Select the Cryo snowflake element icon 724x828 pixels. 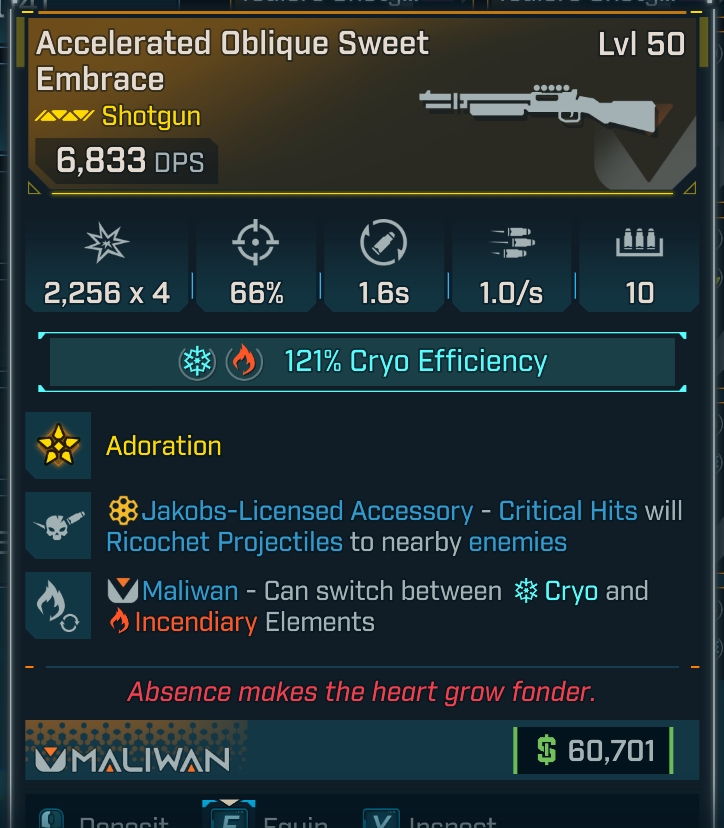click(x=198, y=362)
